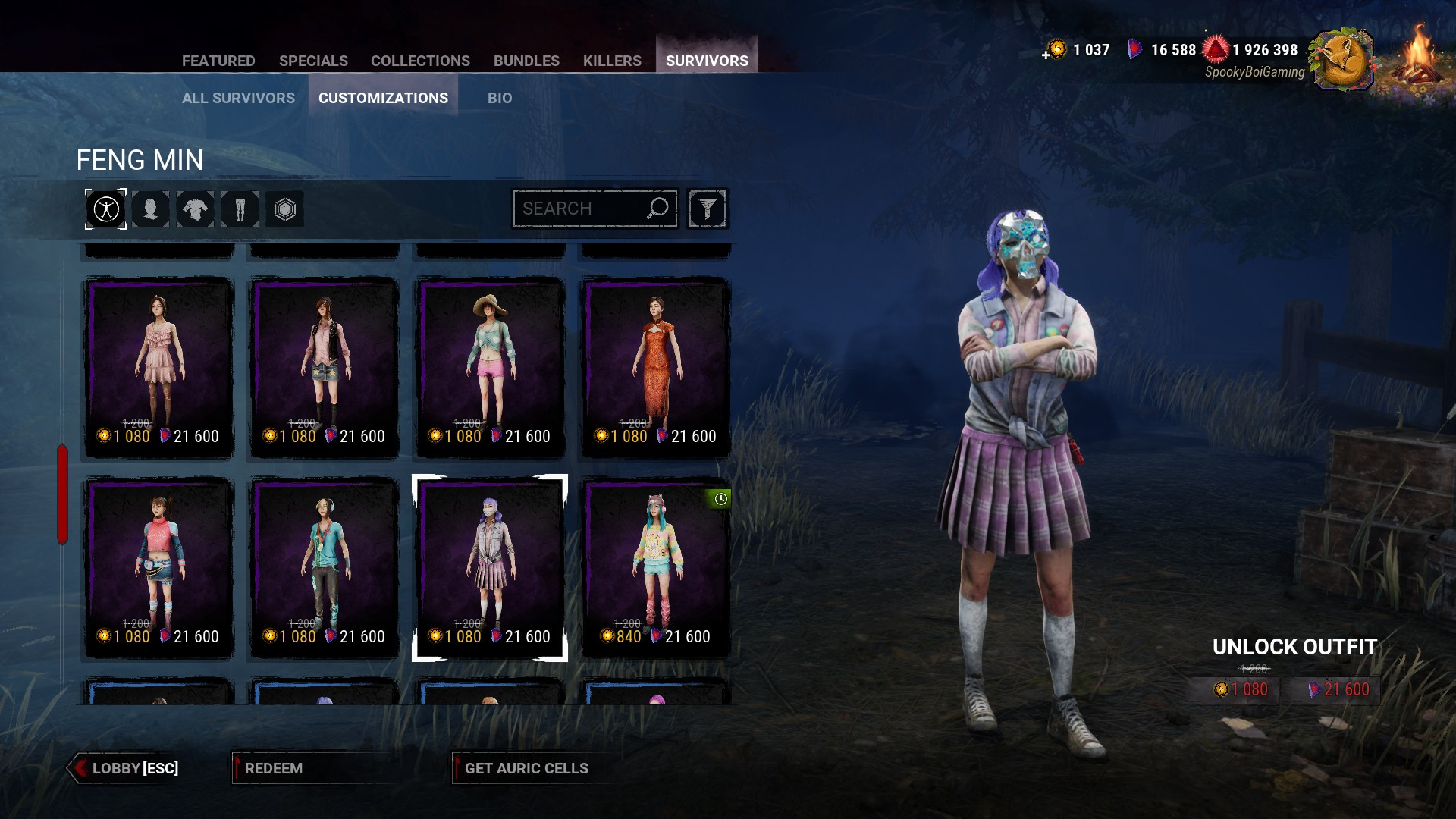Switch to the Specials tab
1456x819 pixels.
pyautogui.click(x=313, y=61)
